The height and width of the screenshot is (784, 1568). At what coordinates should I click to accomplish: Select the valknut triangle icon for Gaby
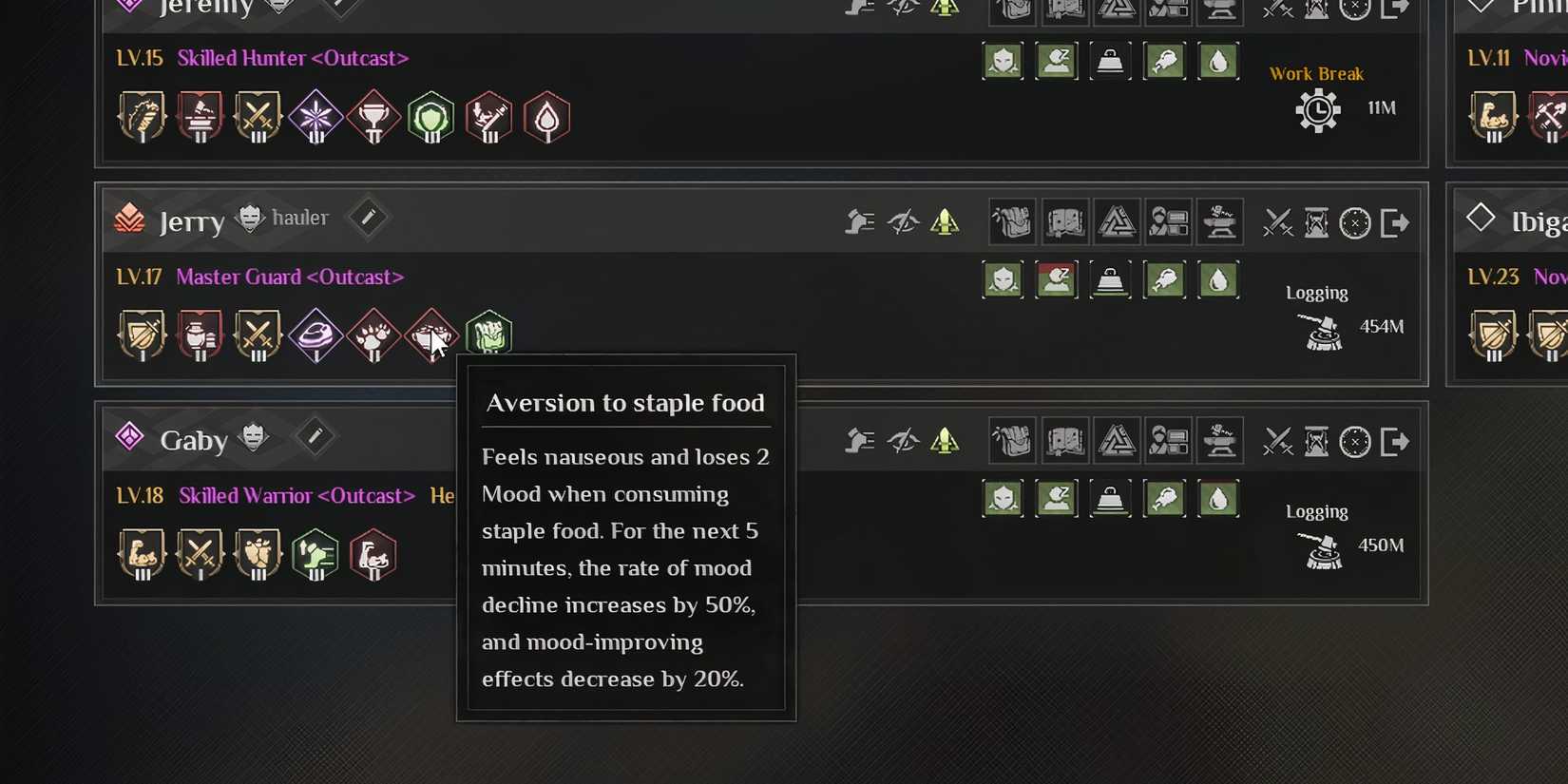[1118, 440]
